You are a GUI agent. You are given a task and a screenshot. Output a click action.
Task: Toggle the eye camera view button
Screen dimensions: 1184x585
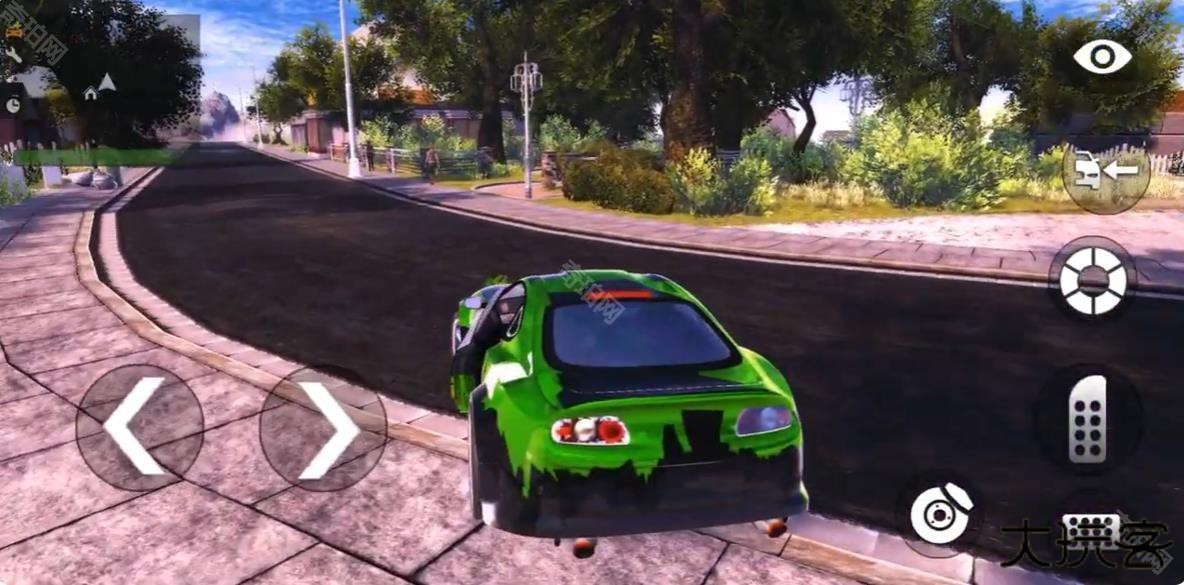tap(1102, 56)
